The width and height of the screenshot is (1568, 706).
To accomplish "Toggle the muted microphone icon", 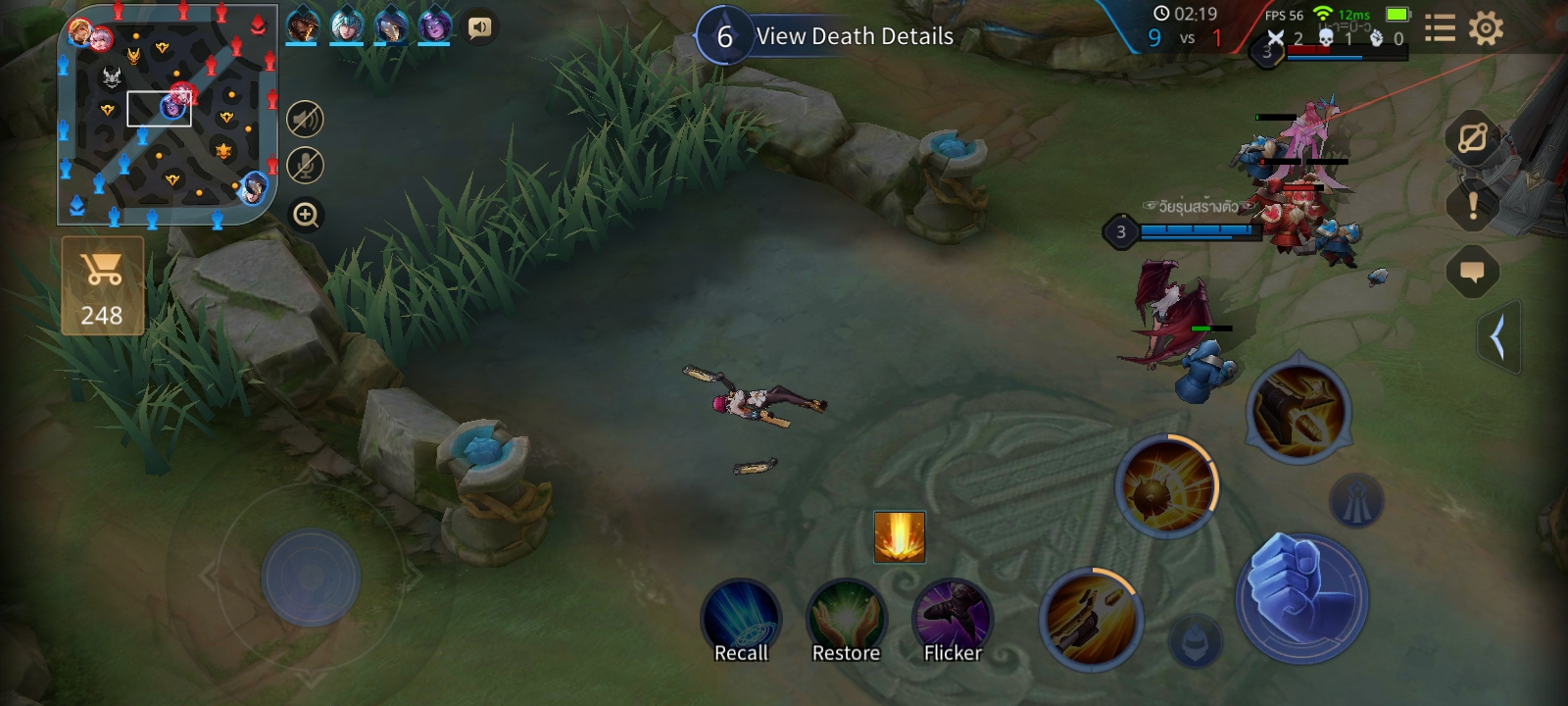I will (306, 166).
